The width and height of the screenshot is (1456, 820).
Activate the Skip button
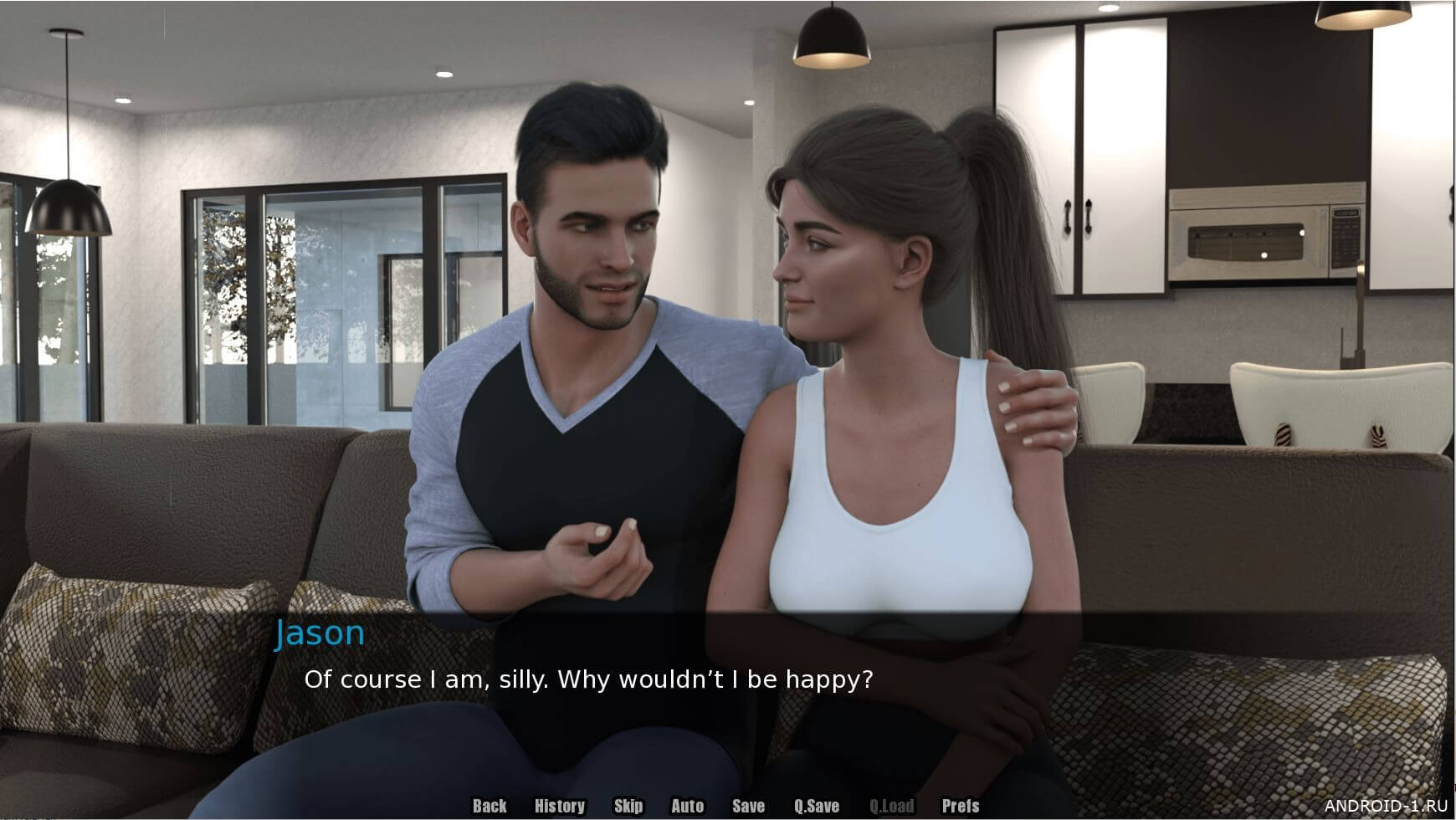pyautogui.click(x=628, y=806)
